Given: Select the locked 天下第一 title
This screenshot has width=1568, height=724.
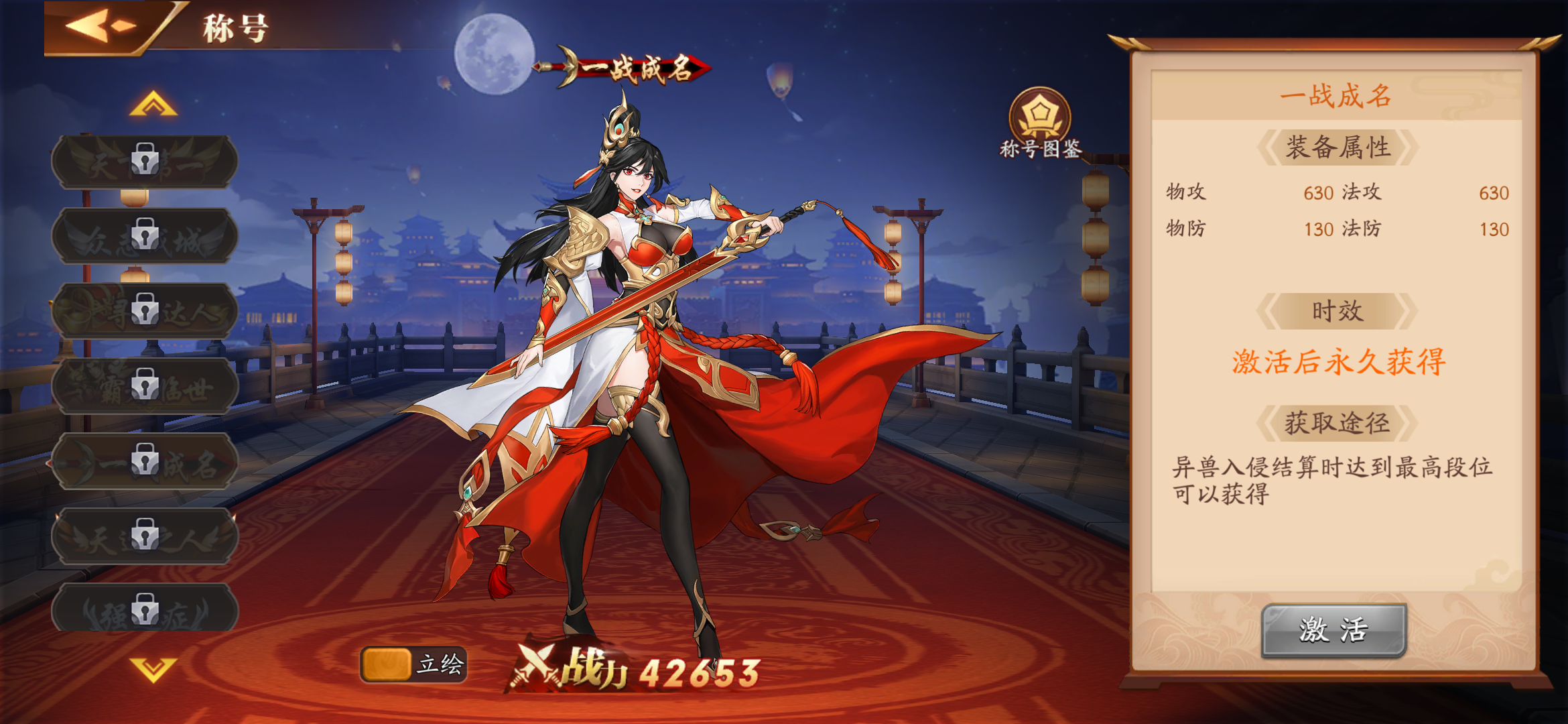Looking at the screenshot, I should (x=145, y=162).
